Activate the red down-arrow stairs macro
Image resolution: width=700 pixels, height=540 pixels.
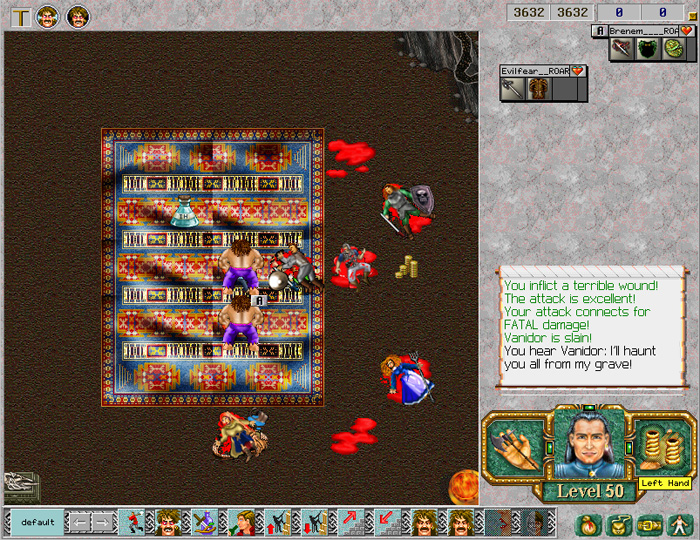[386, 522]
